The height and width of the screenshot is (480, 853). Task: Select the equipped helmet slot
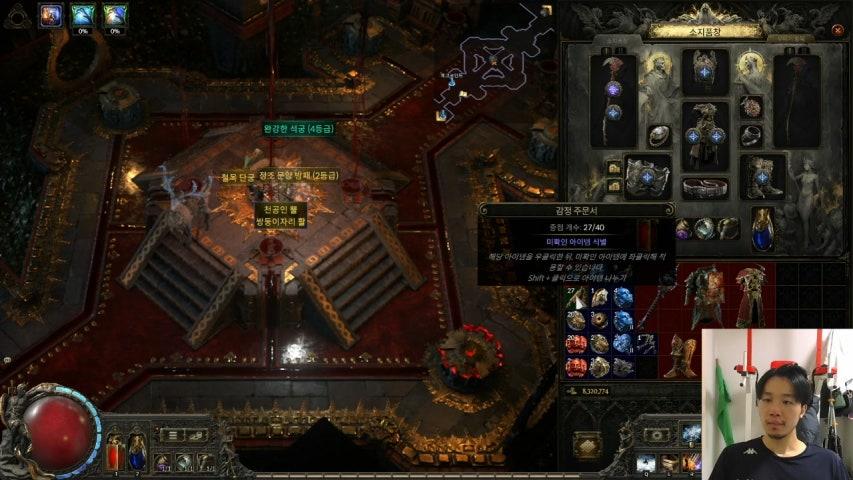(x=705, y=70)
